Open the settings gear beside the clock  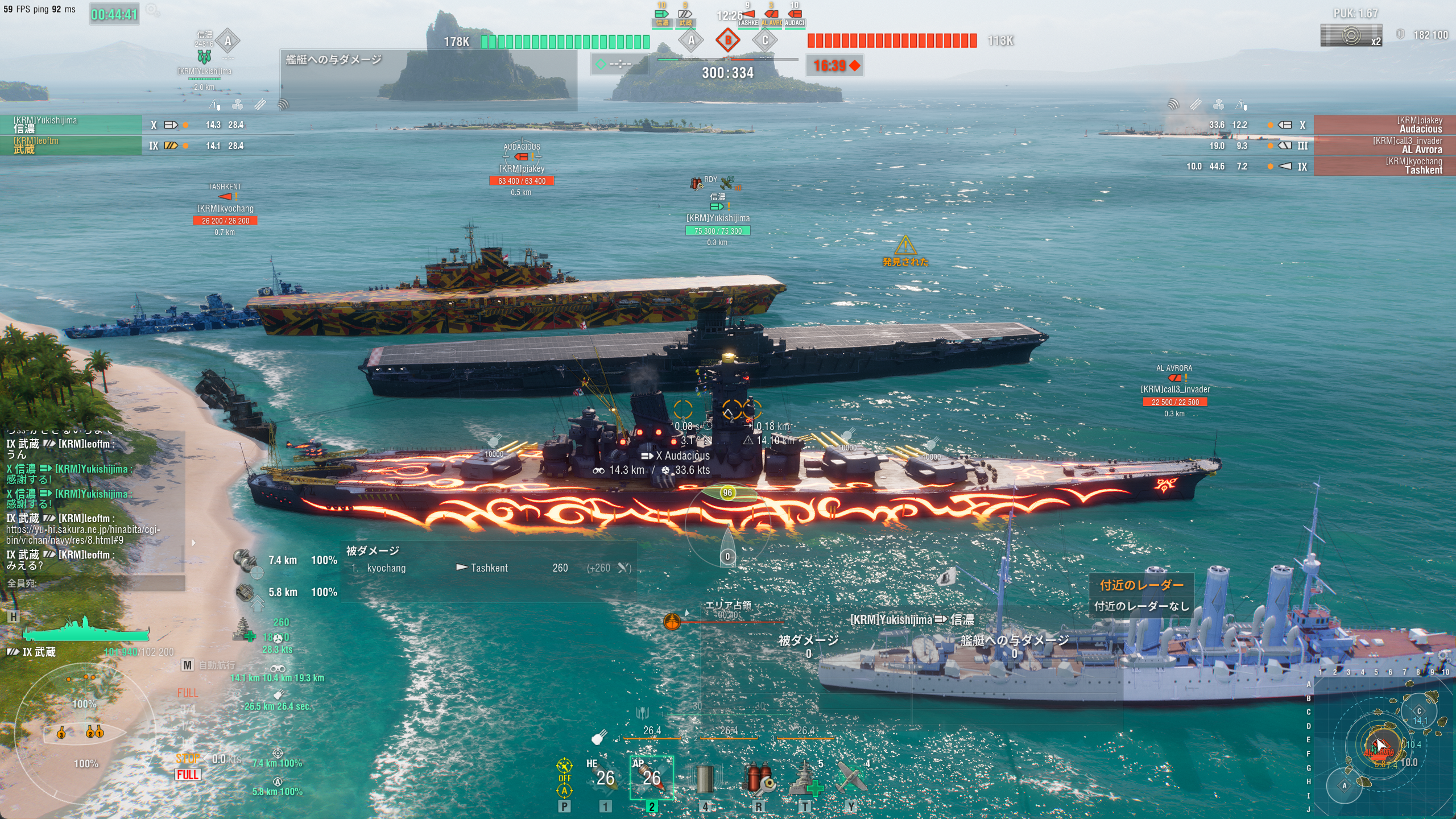[152, 10]
